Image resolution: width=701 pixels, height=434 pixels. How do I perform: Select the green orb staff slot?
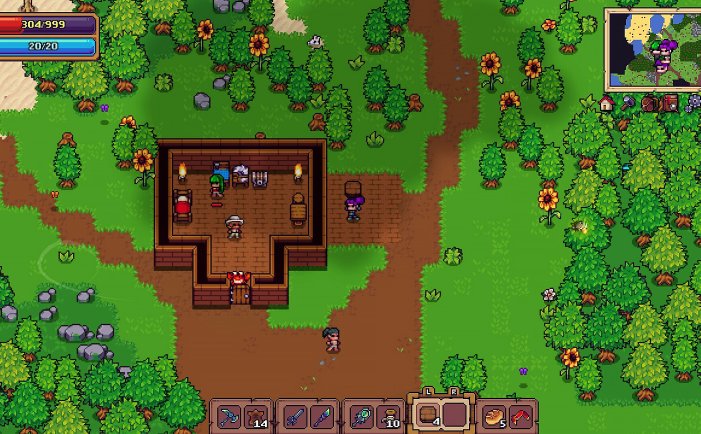[x=362, y=415]
